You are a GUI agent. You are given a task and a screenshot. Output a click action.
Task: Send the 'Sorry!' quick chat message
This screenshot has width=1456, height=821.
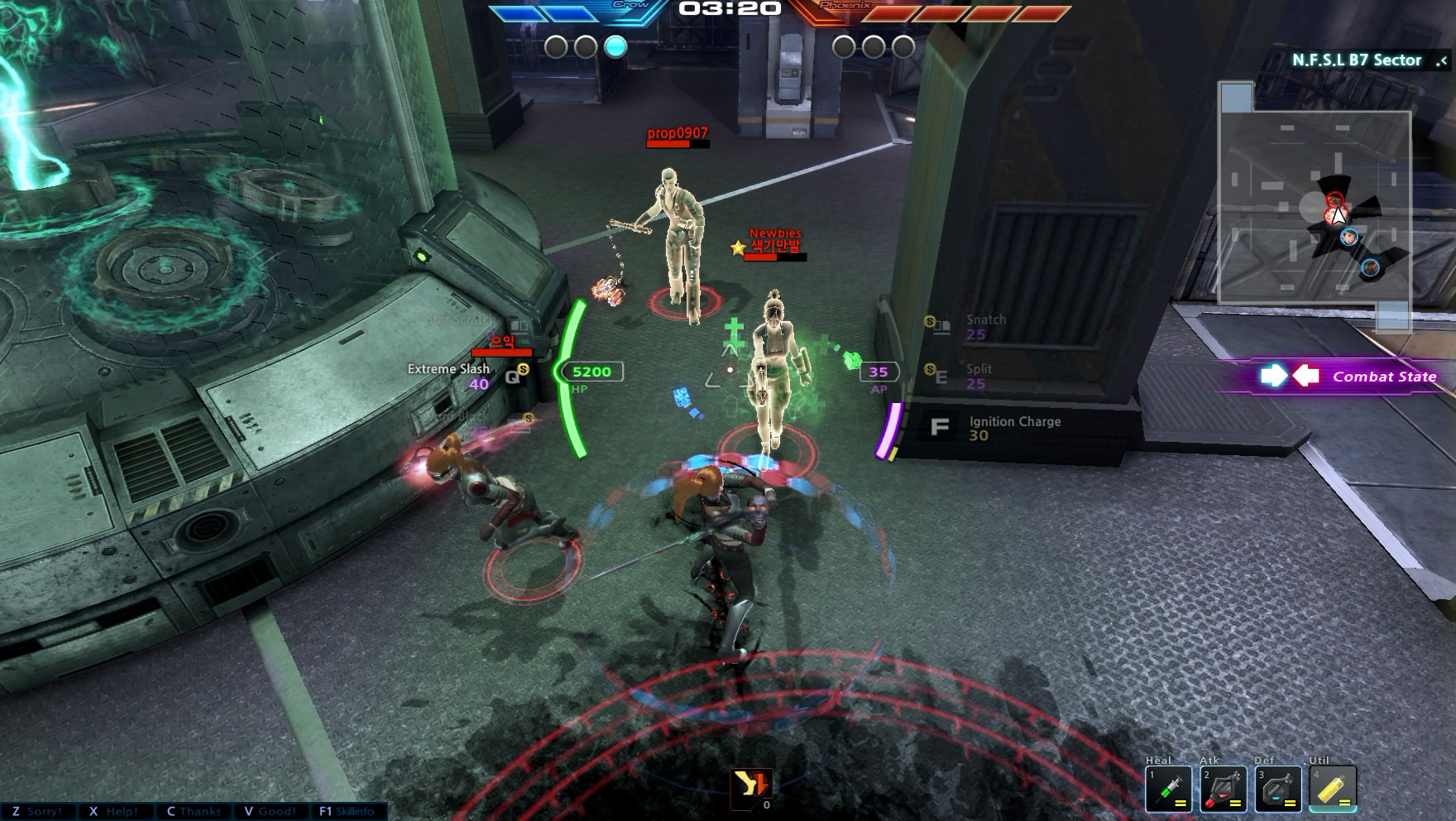(x=37, y=811)
